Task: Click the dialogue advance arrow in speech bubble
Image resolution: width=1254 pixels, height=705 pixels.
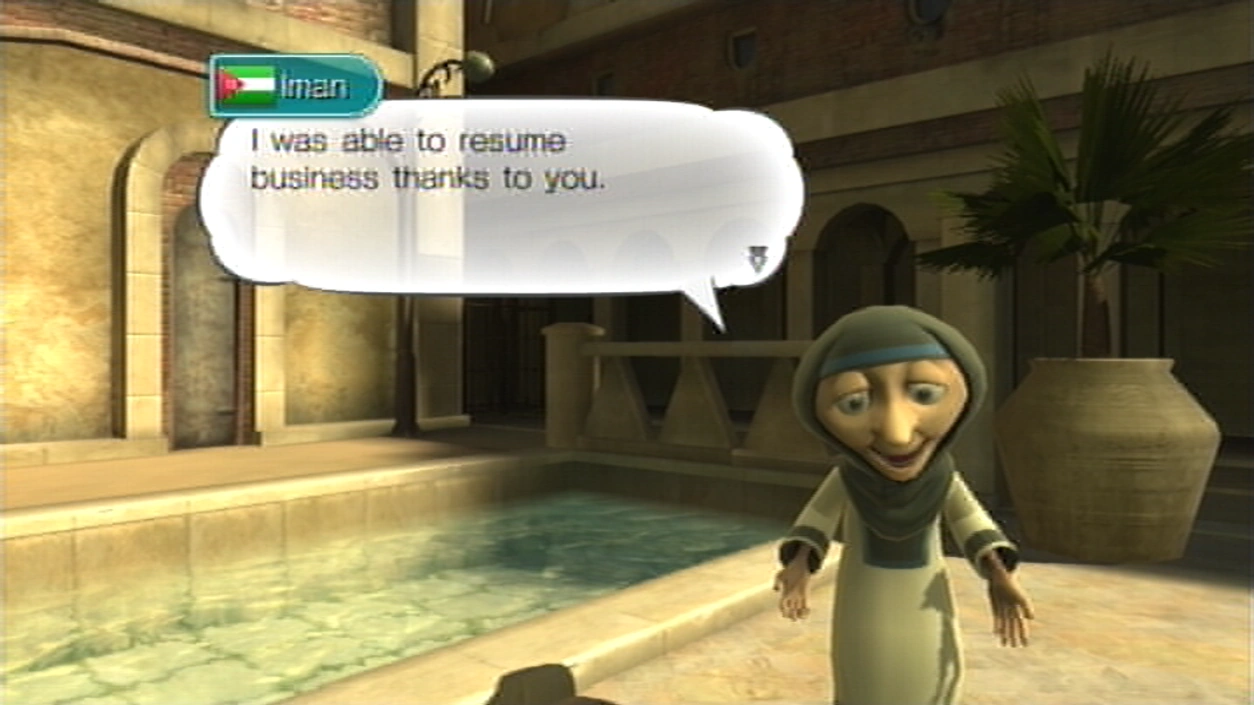Action: [756, 260]
